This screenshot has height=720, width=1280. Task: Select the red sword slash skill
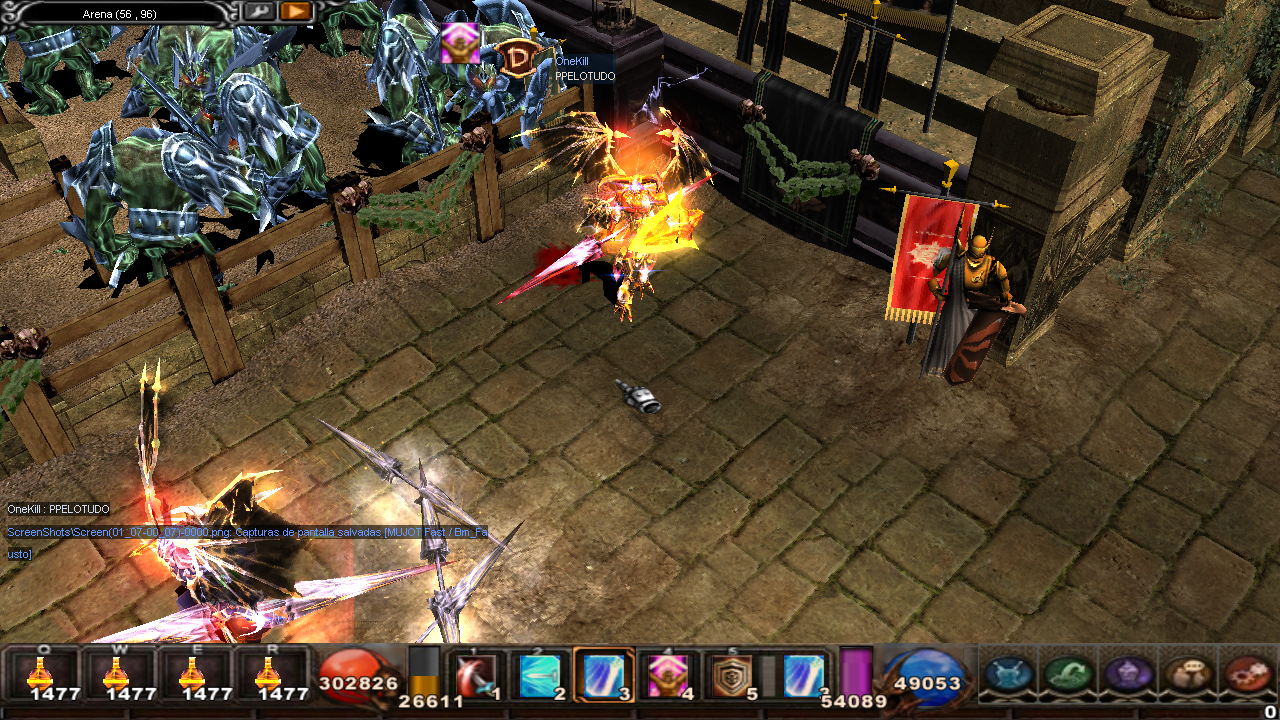pyautogui.click(x=479, y=675)
